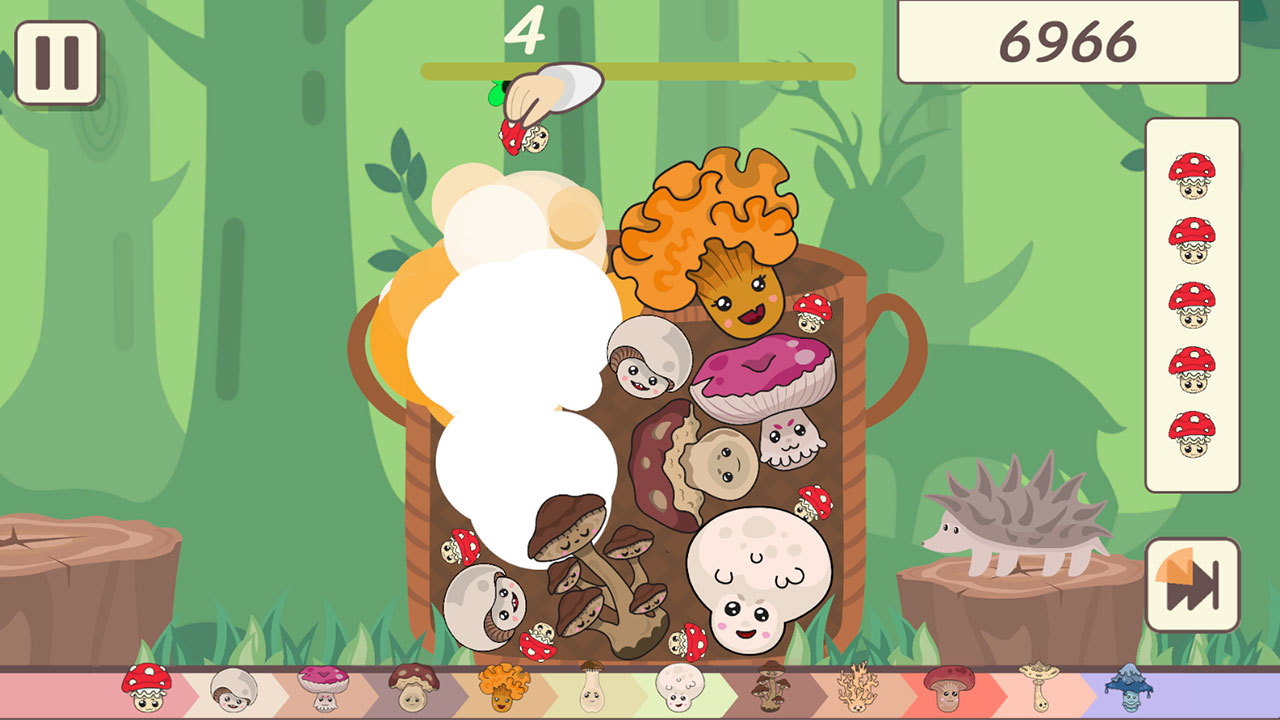The image size is (1280, 720).
Task: Select the red fly agaric in the evolution chain
Action: click(148, 688)
